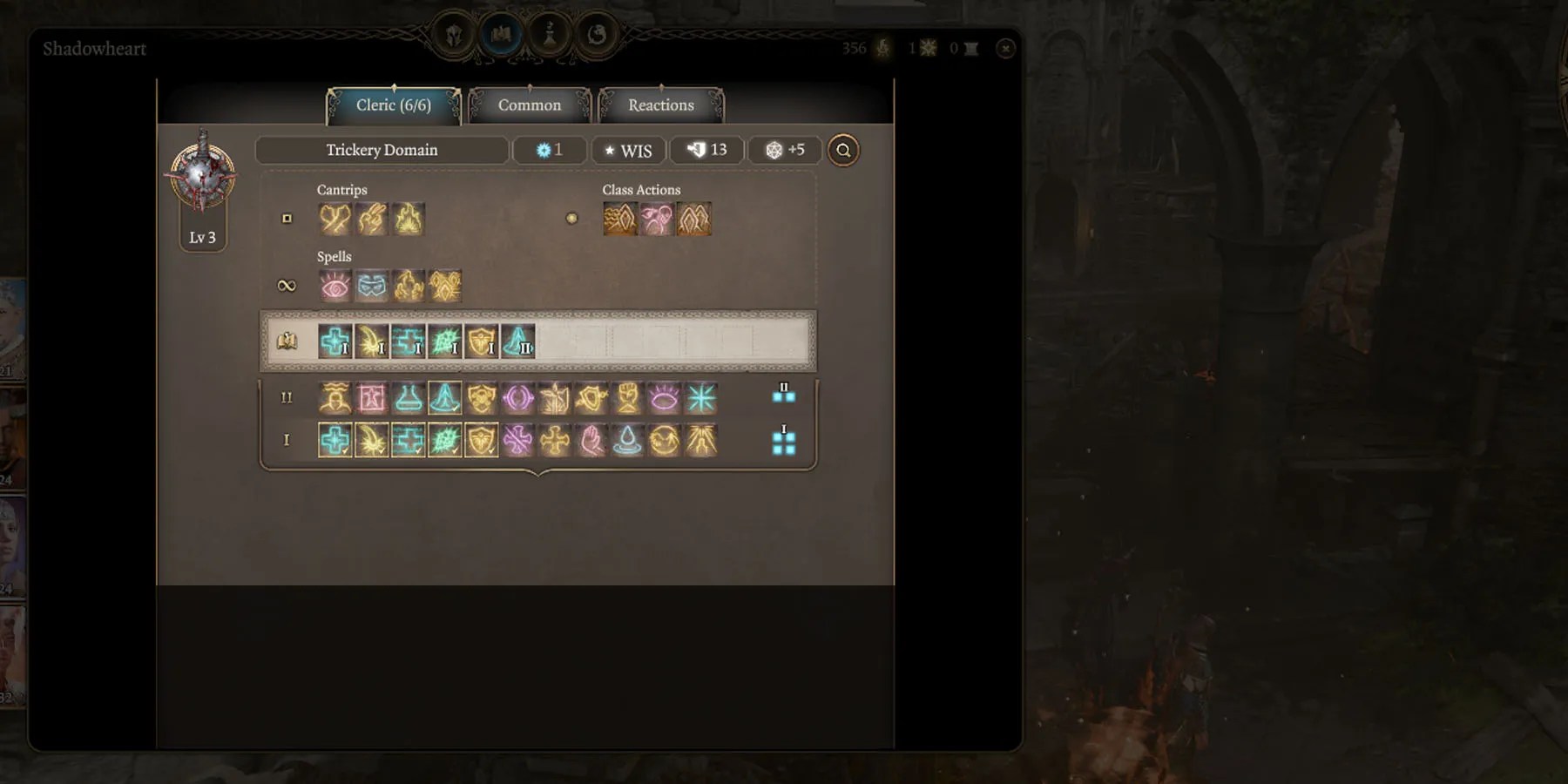1568x784 pixels.
Task: Close the spellbook window
Action: point(1005,49)
